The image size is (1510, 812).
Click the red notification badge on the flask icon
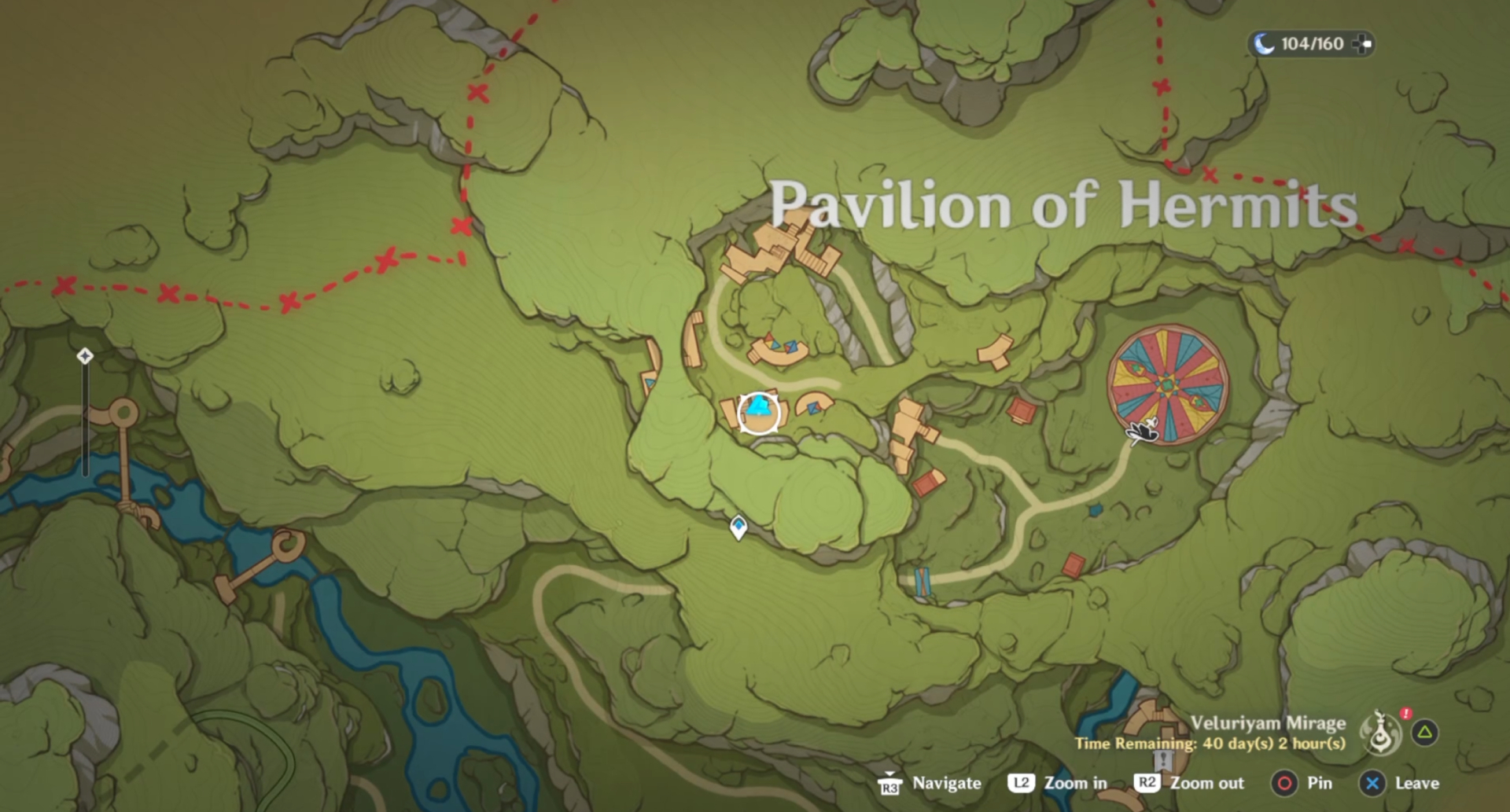[1406, 714]
